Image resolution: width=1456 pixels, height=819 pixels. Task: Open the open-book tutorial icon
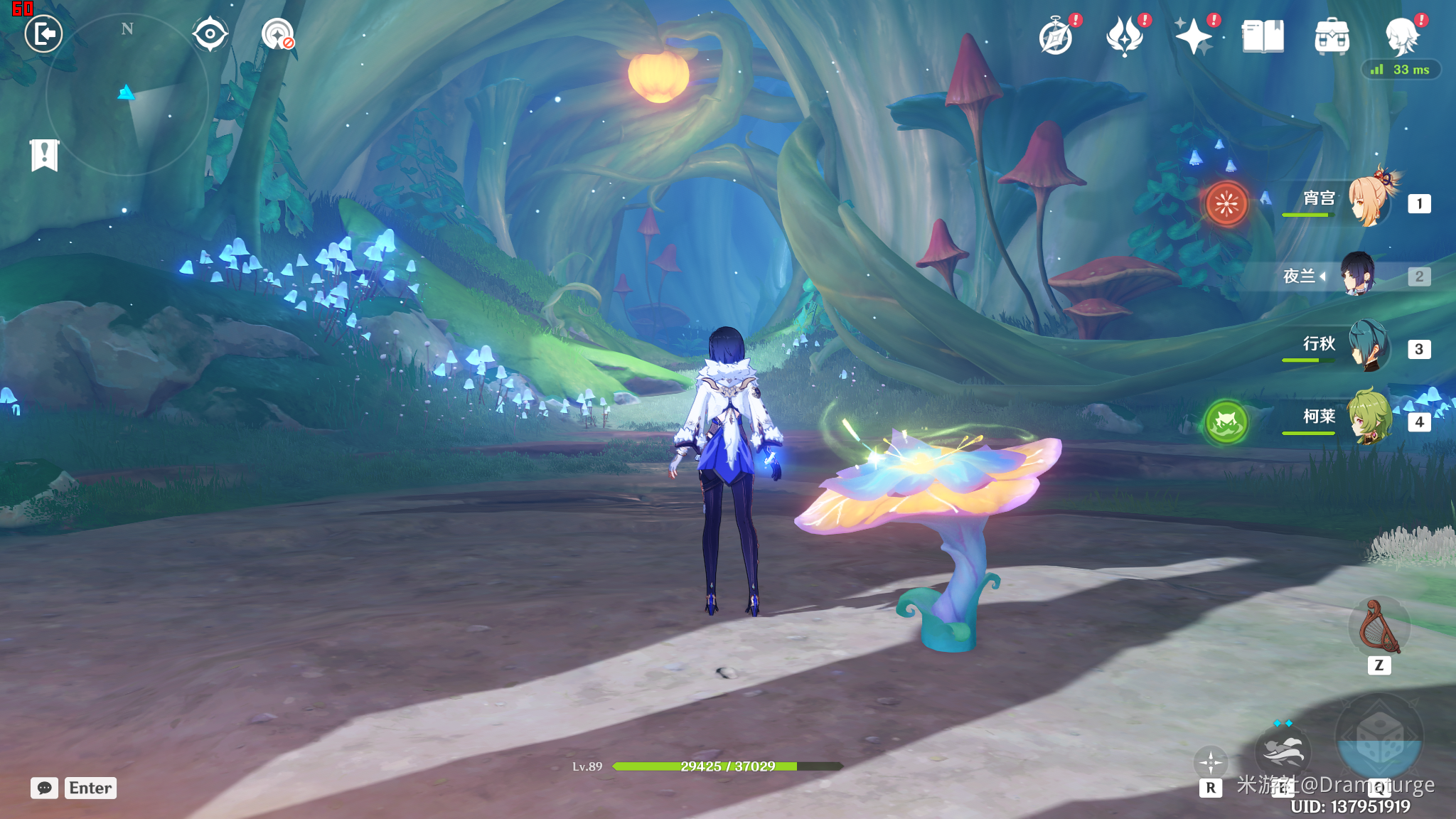pyautogui.click(x=1263, y=37)
